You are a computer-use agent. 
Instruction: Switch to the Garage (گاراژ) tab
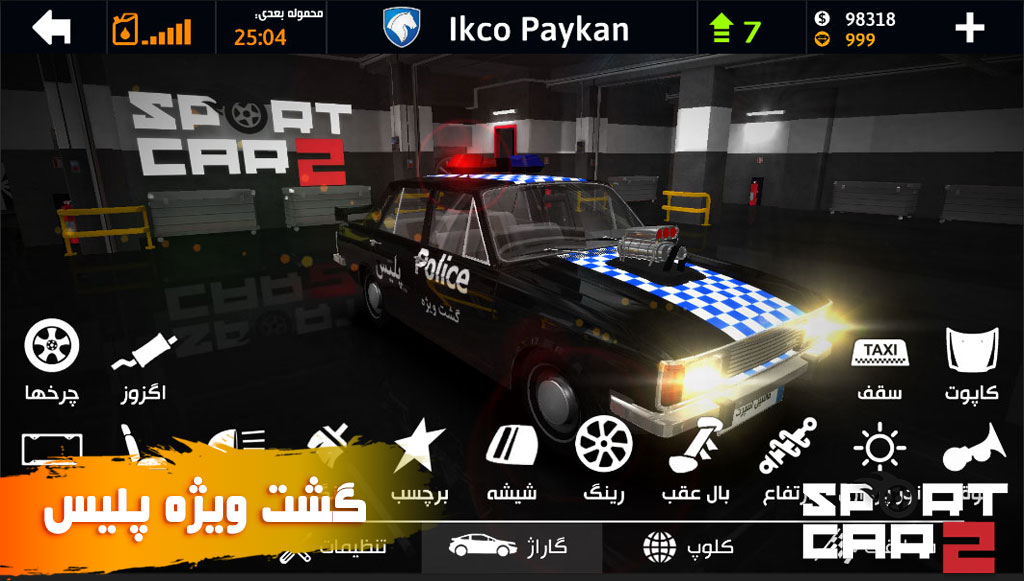click(x=510, y=547)
